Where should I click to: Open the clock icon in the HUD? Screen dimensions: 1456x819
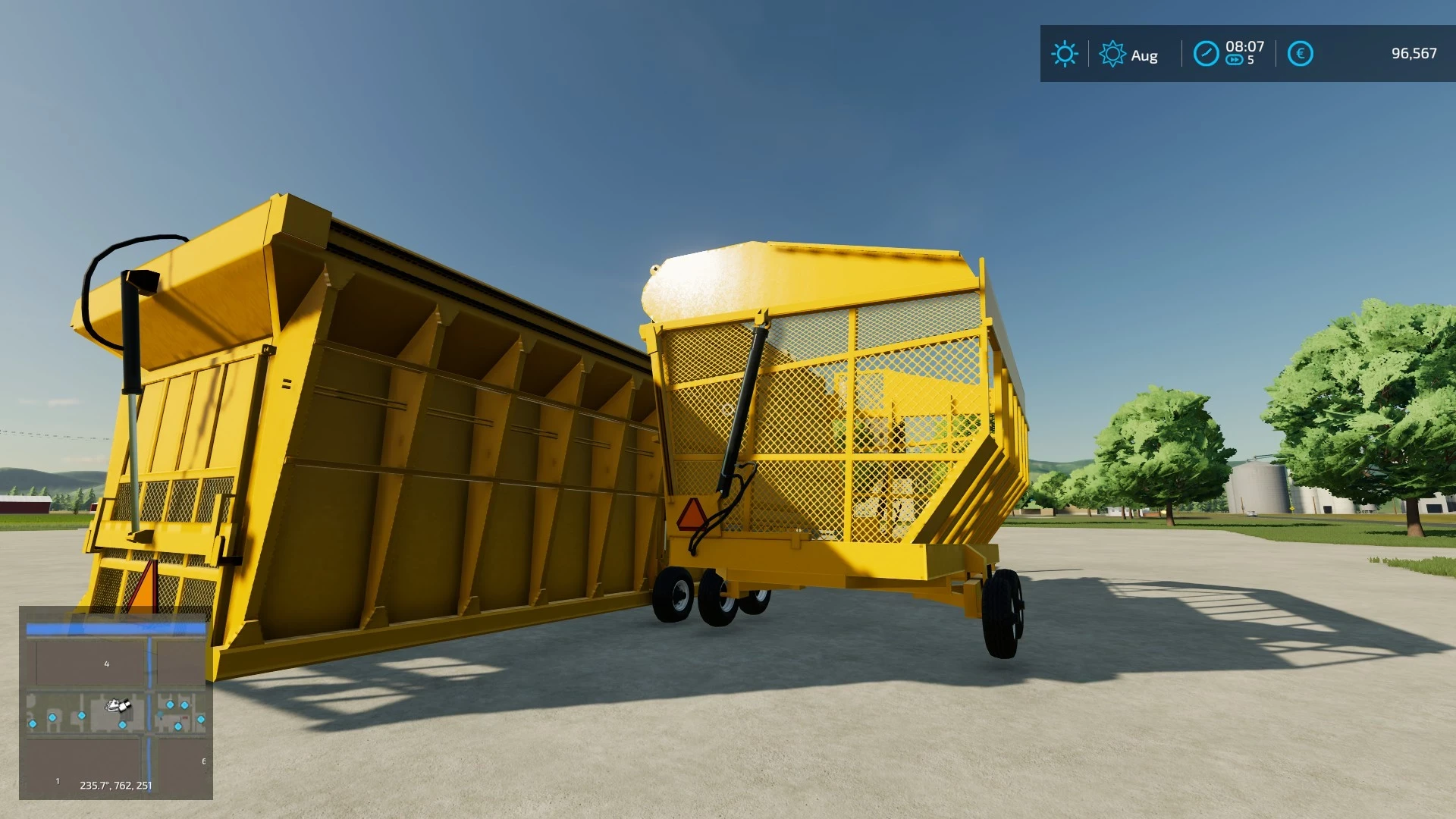(x=1206, y=53)
